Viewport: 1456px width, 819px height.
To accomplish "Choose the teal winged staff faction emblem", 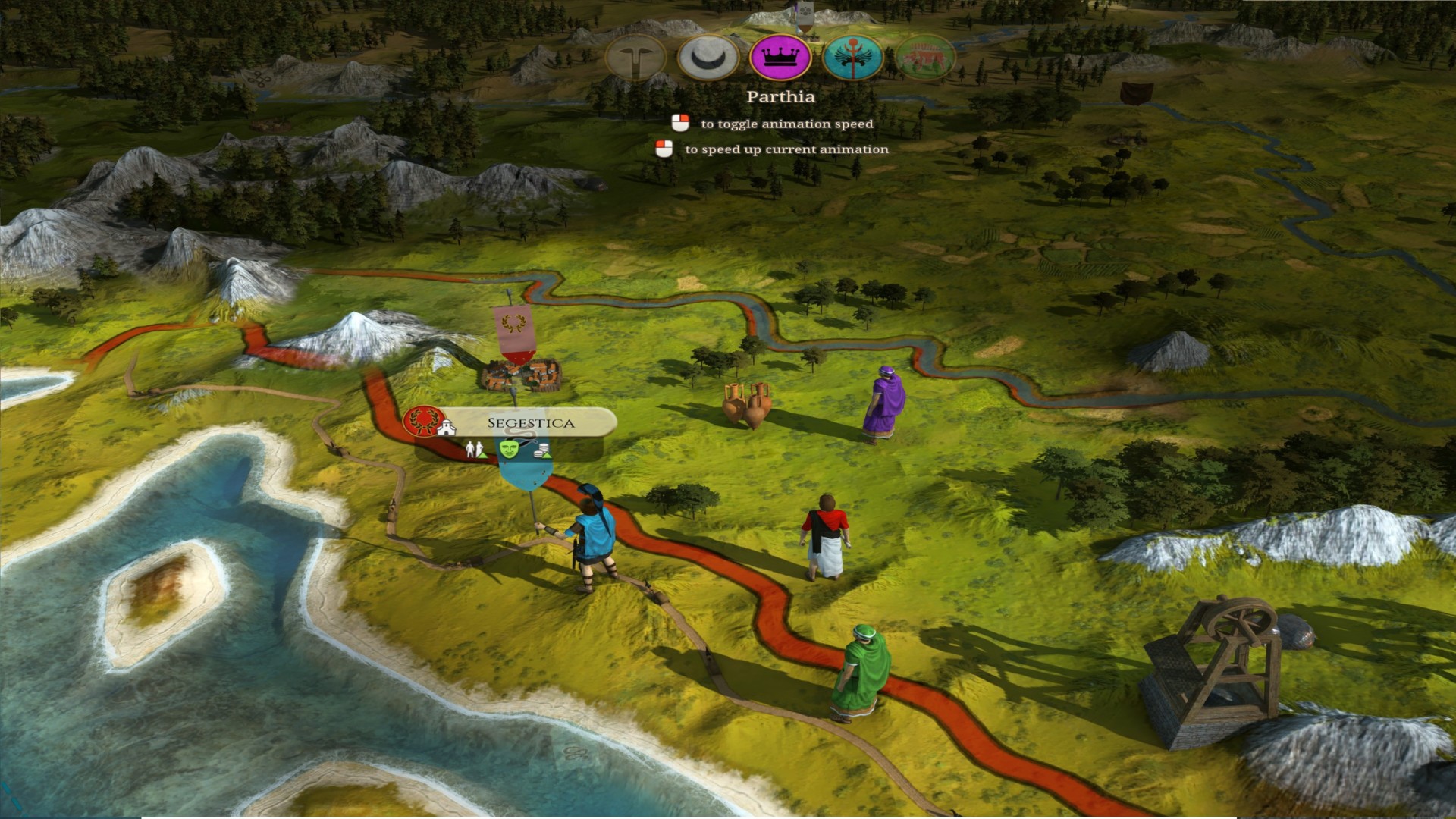I will 852,58.
